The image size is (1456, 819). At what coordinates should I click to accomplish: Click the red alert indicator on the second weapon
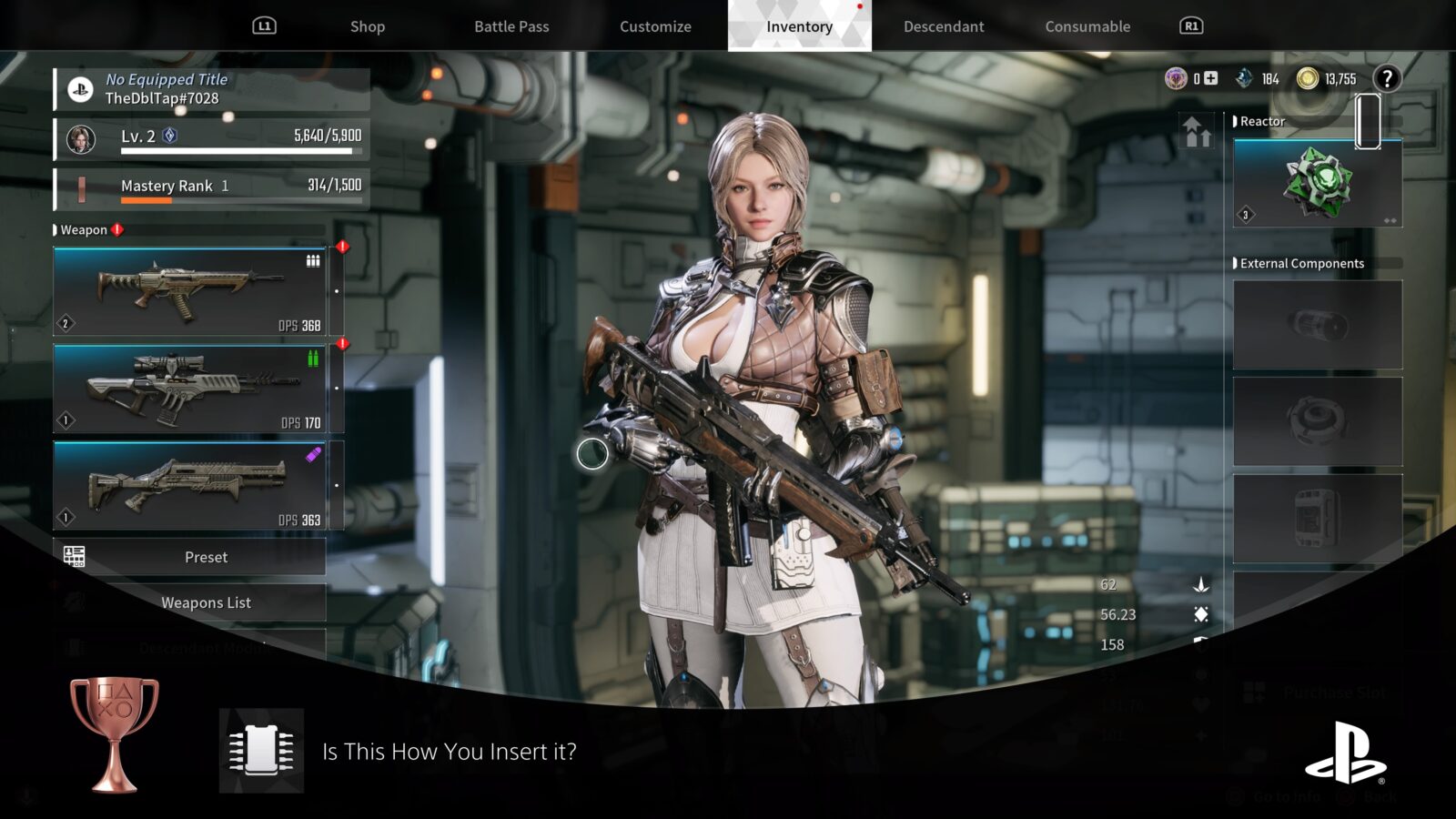[341, 344]
